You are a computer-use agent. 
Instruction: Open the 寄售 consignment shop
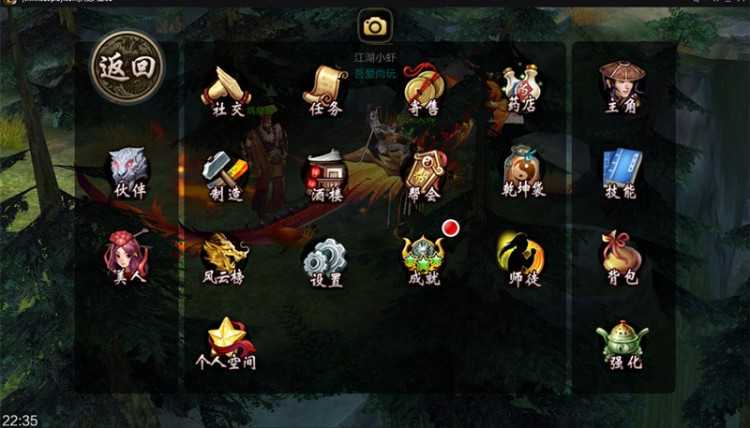422,90
